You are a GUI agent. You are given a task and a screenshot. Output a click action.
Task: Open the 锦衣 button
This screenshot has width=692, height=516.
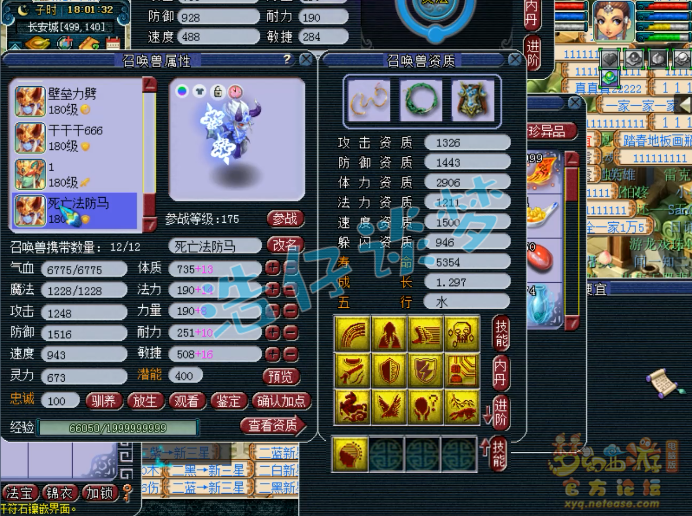[60, 493]
